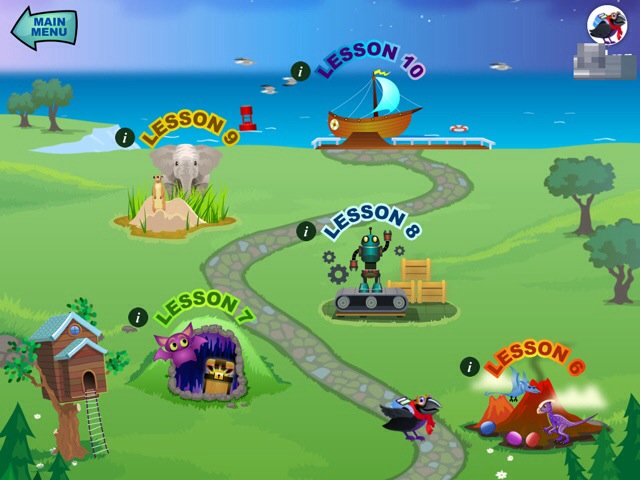This screenshot has height=480, width=640.
Task: Click the info icon beside Lesson 9
Action: (124, 137)
